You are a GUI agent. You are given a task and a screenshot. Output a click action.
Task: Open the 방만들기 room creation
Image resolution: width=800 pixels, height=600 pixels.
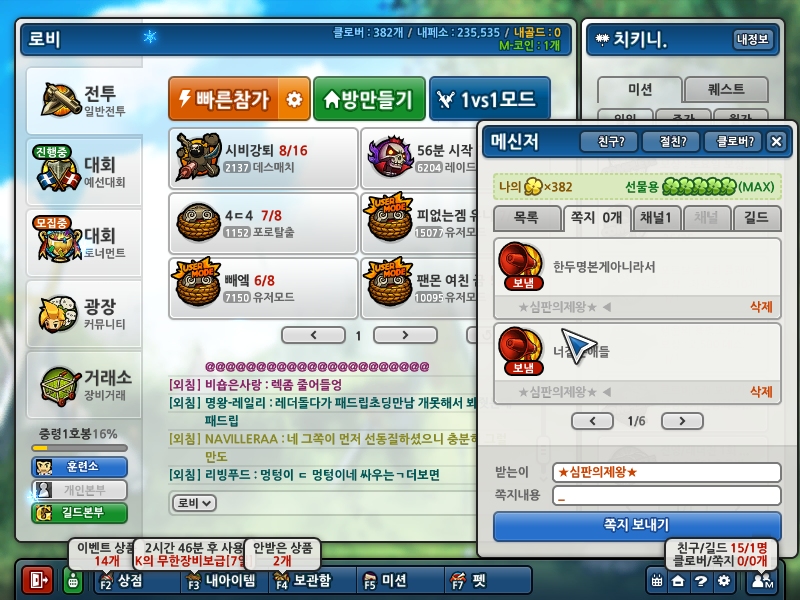368,99
